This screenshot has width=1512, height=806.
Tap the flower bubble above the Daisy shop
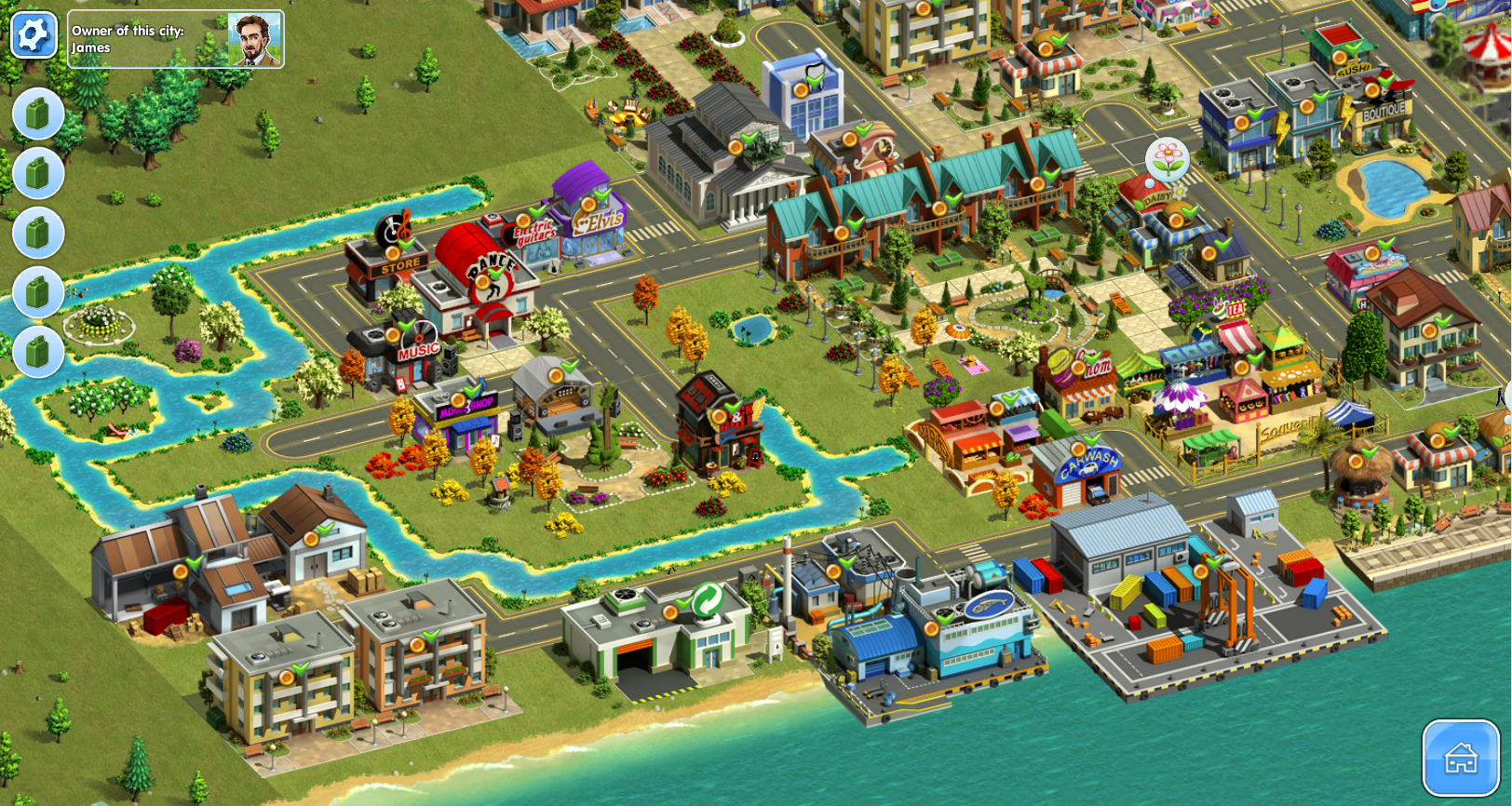[x=1167, y=159]
